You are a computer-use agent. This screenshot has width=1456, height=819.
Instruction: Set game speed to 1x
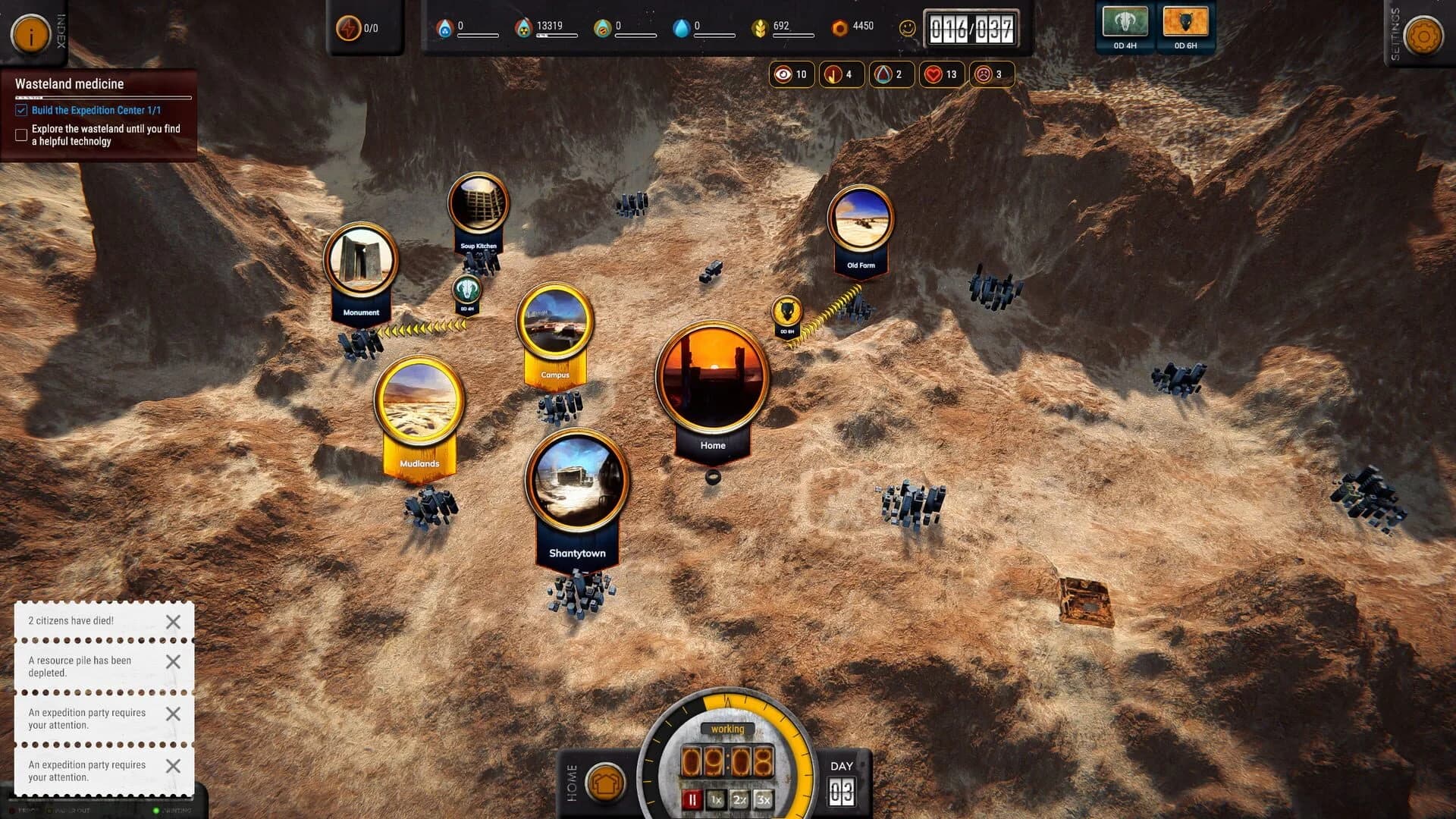(x=716, y=799)
